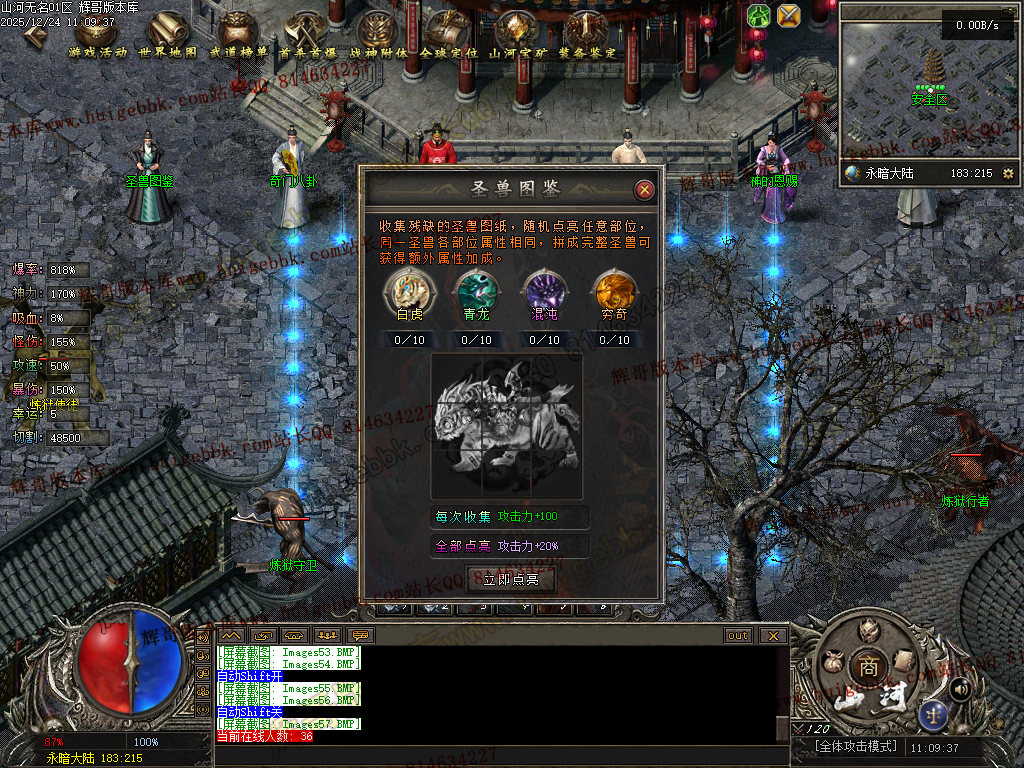Image resolution: width=1024 pixels, height=768 pixels.
Task: Select the 青龙 beast icon
Action: 476,291
